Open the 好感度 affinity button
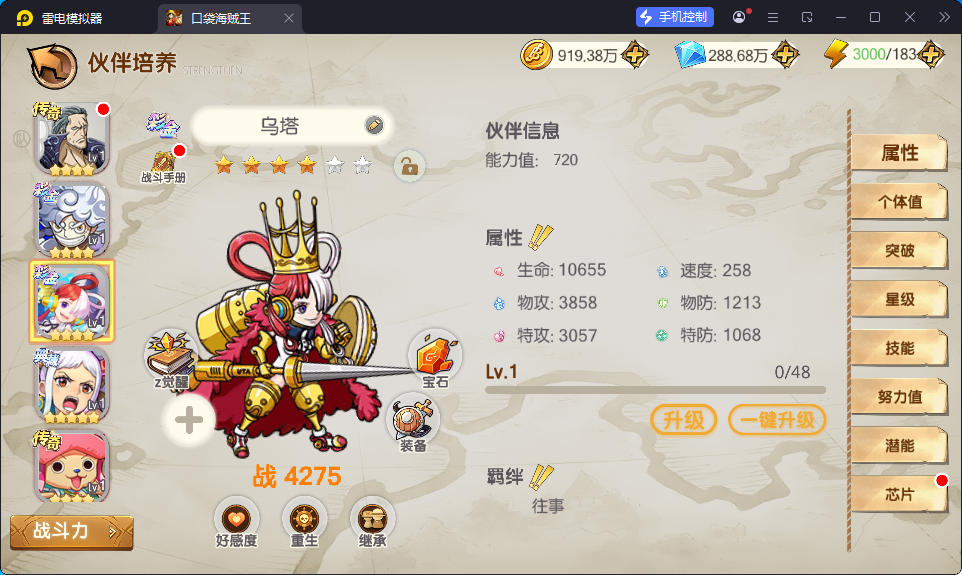962x575 pixels. 236,521
